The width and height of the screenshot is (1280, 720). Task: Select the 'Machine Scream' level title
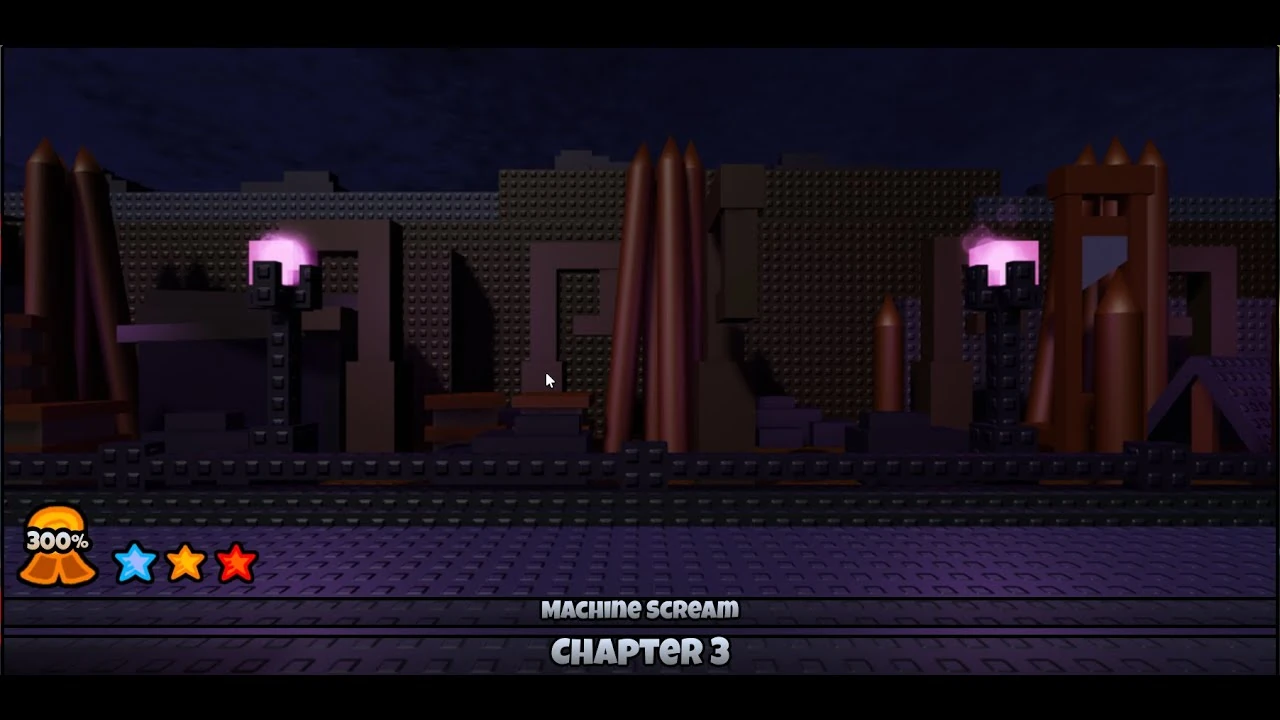640,609
